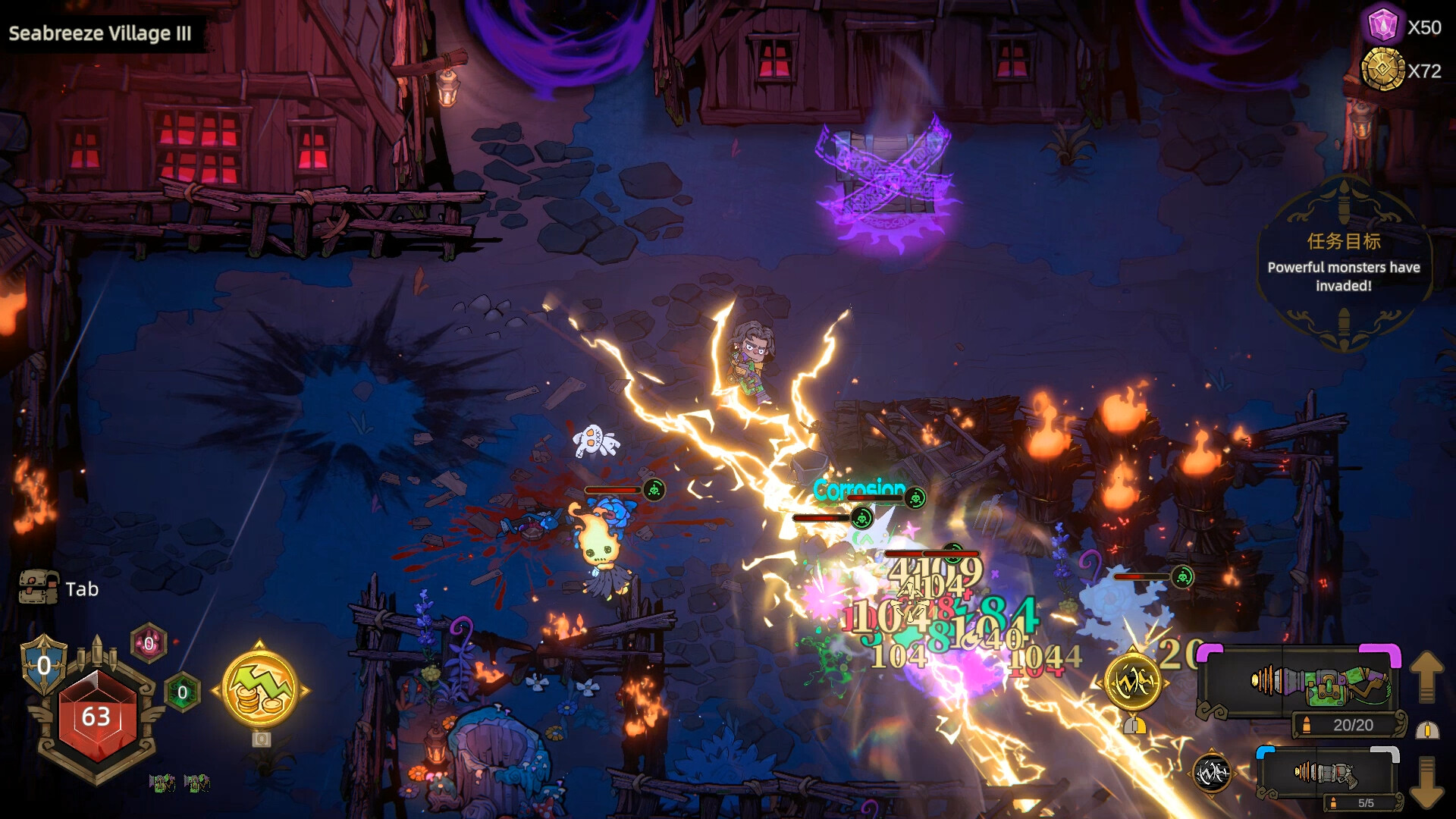The width and height of the screenshot is (1456, 819).
Task: Click the blue shield armor icon
Action: click(x=44, y=665)
